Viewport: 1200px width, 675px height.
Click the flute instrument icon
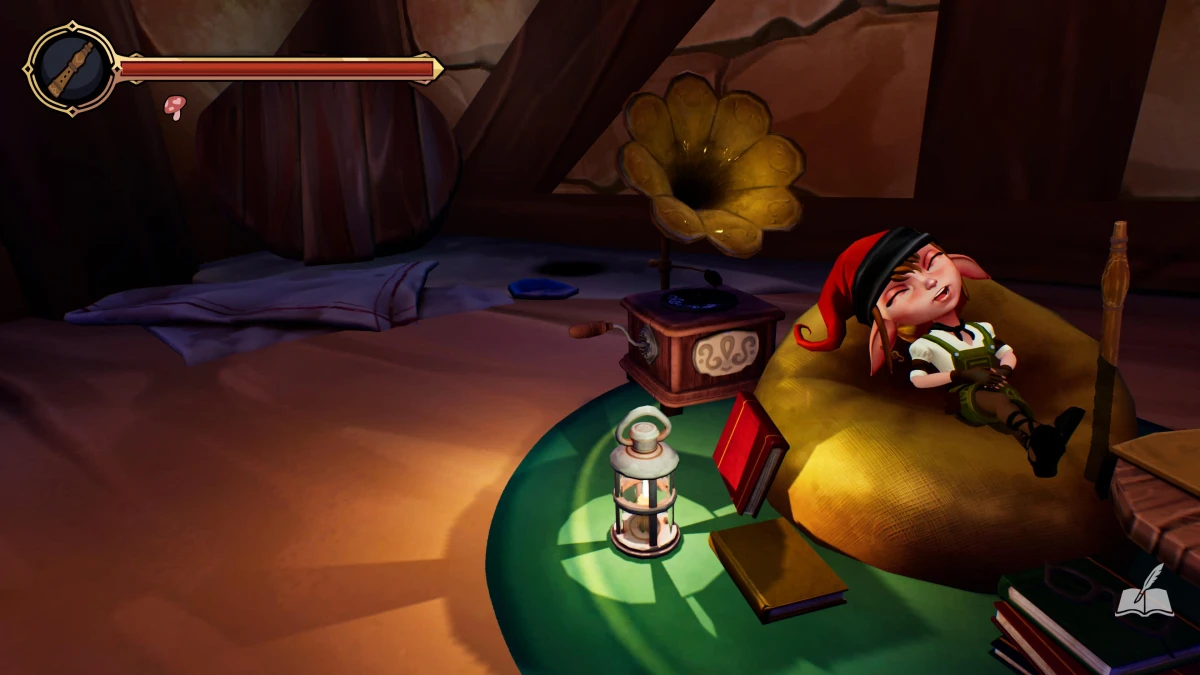coord(70,69)
